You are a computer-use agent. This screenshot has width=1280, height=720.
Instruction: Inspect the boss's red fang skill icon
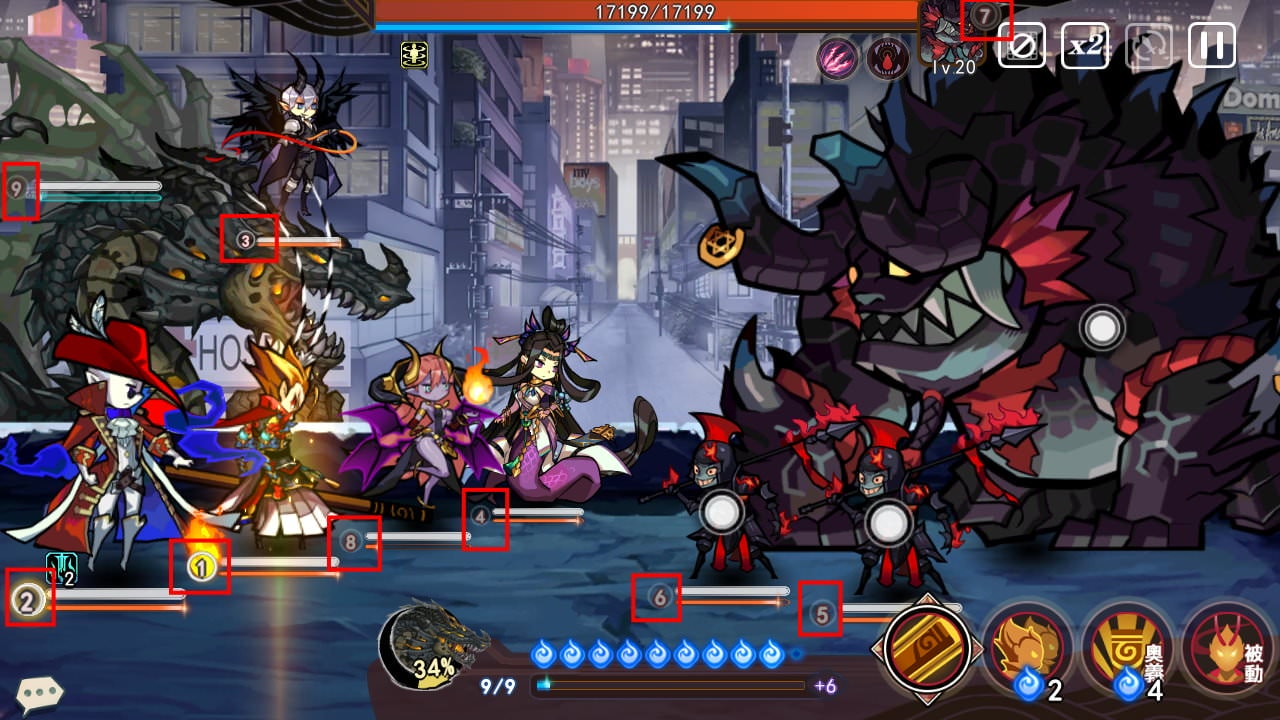[x=886, y=57]
